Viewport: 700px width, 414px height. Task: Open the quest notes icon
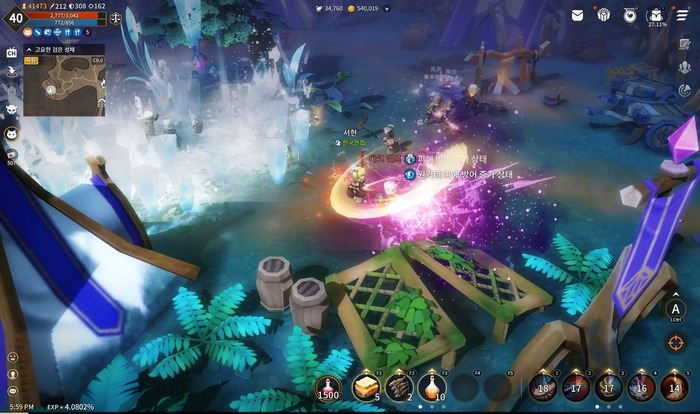click(685, 43)
